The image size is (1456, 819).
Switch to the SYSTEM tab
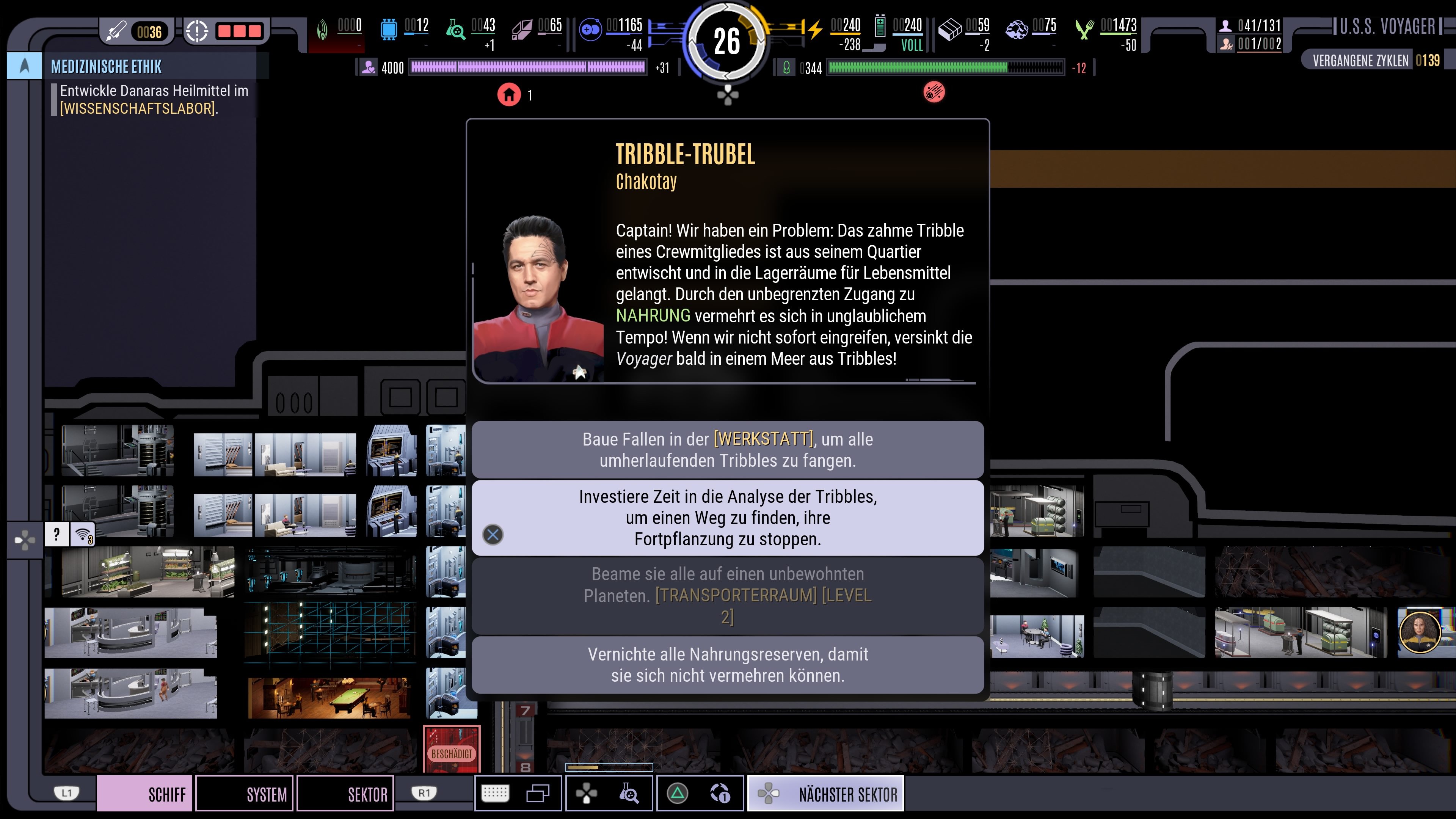pyautogui.click(x=244, y=794)
